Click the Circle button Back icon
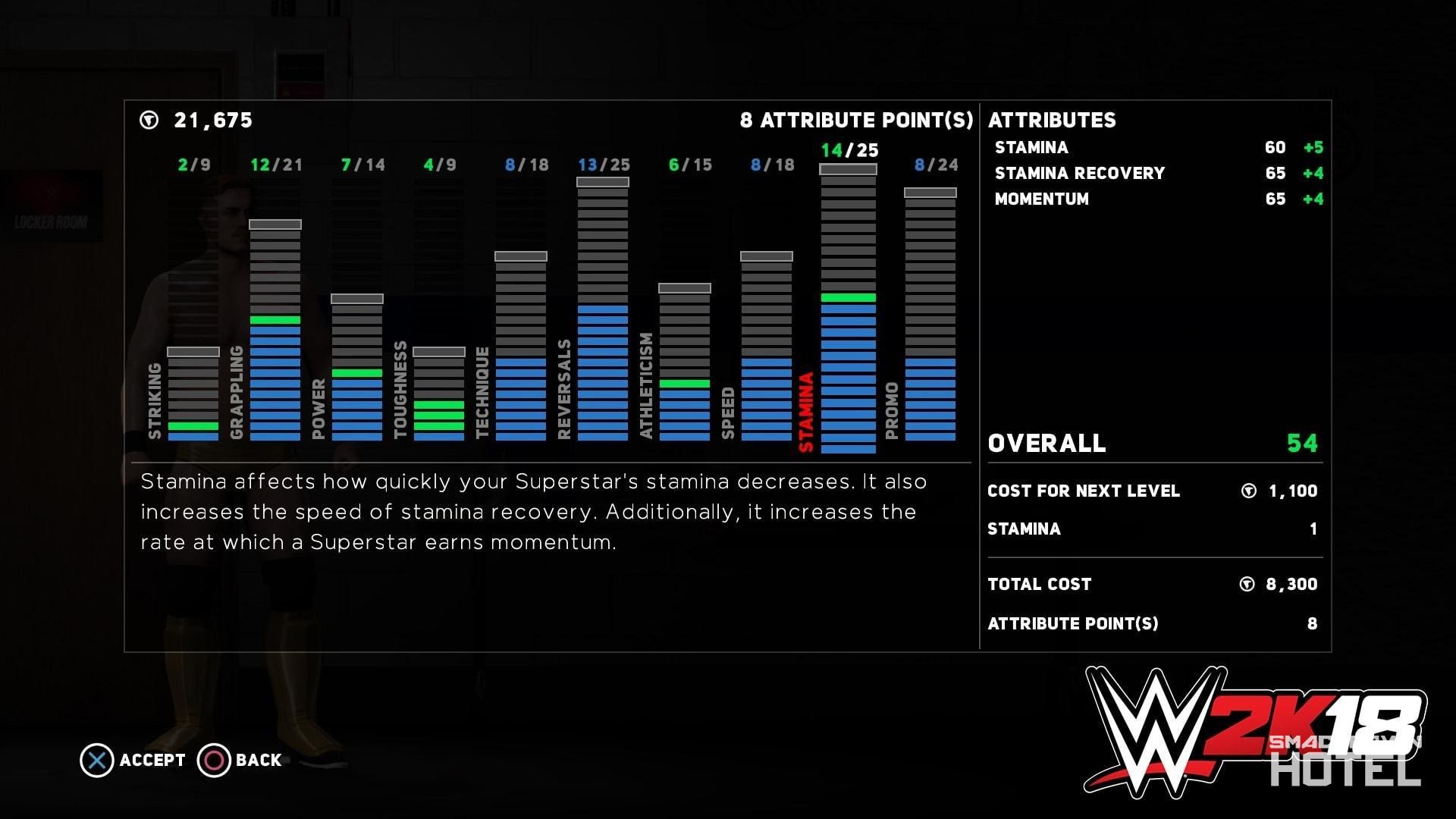 click(213, 760)
